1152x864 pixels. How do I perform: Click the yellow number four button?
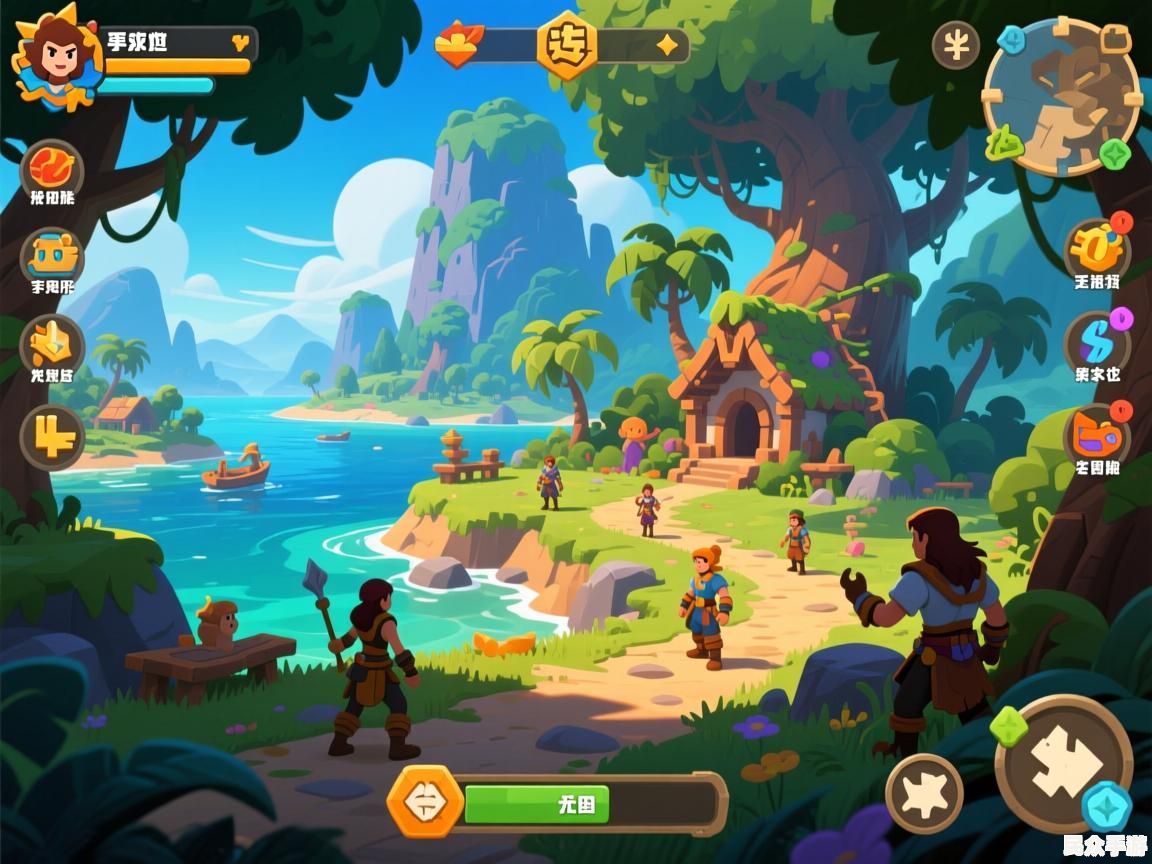point(52,437)
